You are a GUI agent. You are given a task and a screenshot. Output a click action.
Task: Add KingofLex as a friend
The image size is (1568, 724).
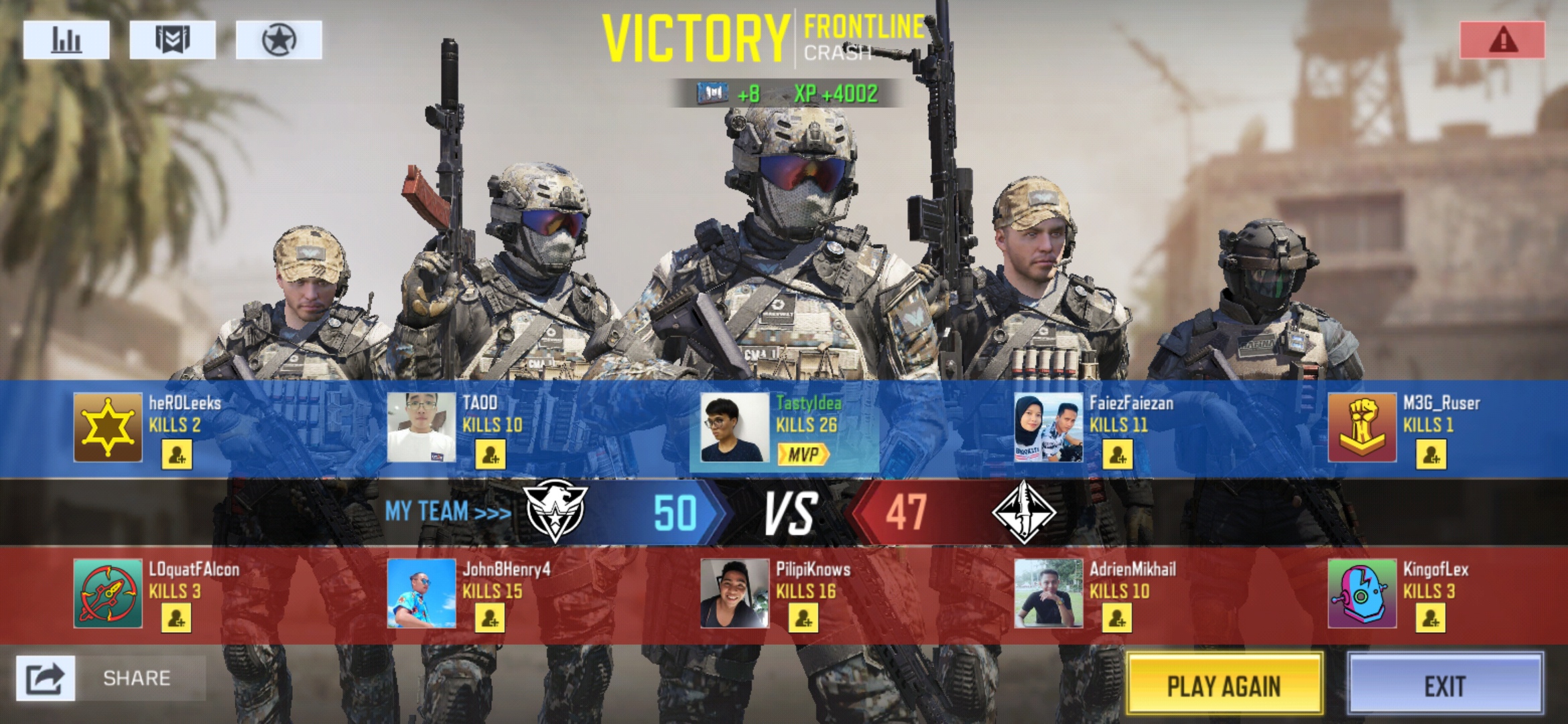[x=1431, y=618]
